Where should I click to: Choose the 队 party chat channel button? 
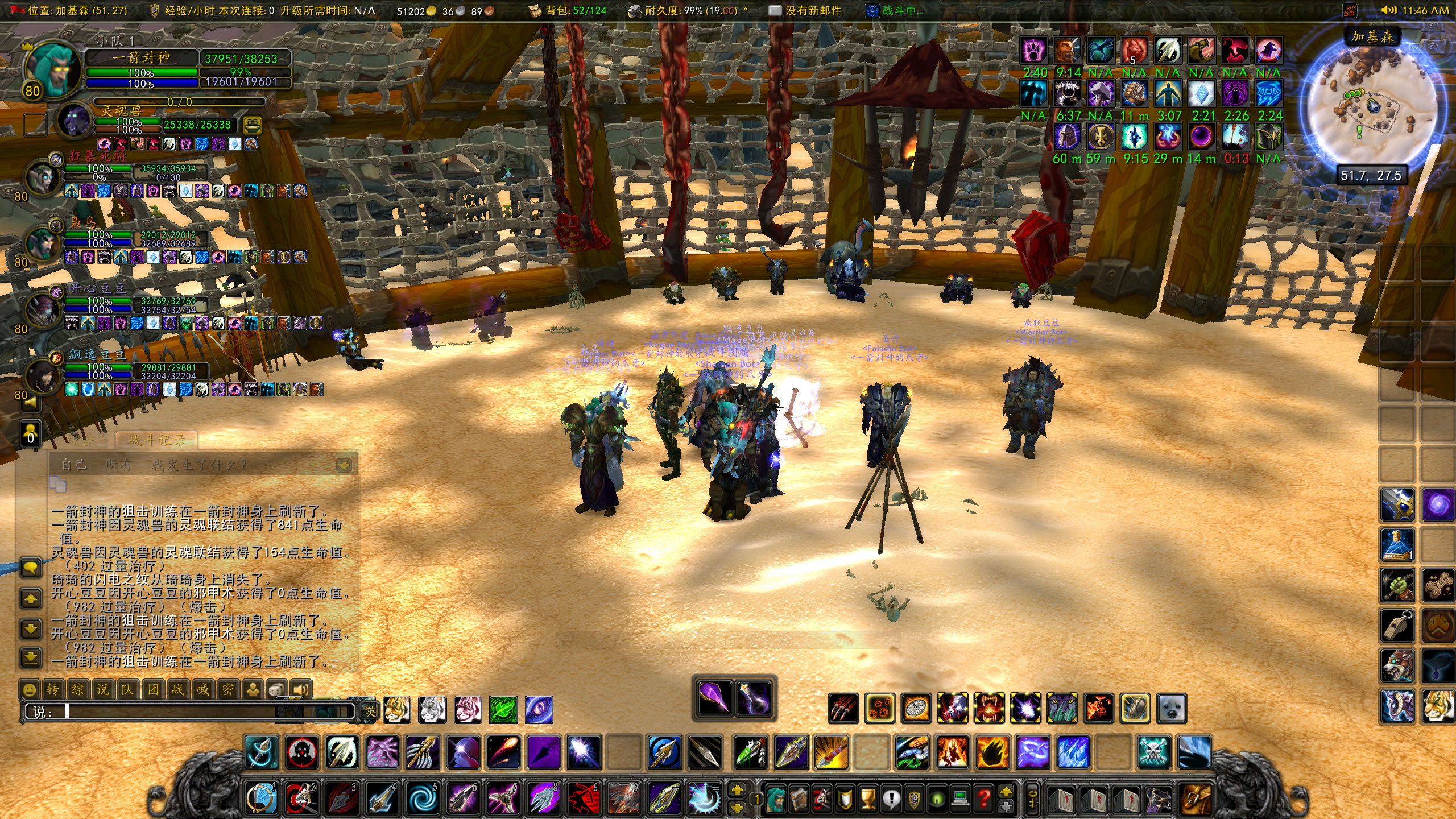point(127,690)
